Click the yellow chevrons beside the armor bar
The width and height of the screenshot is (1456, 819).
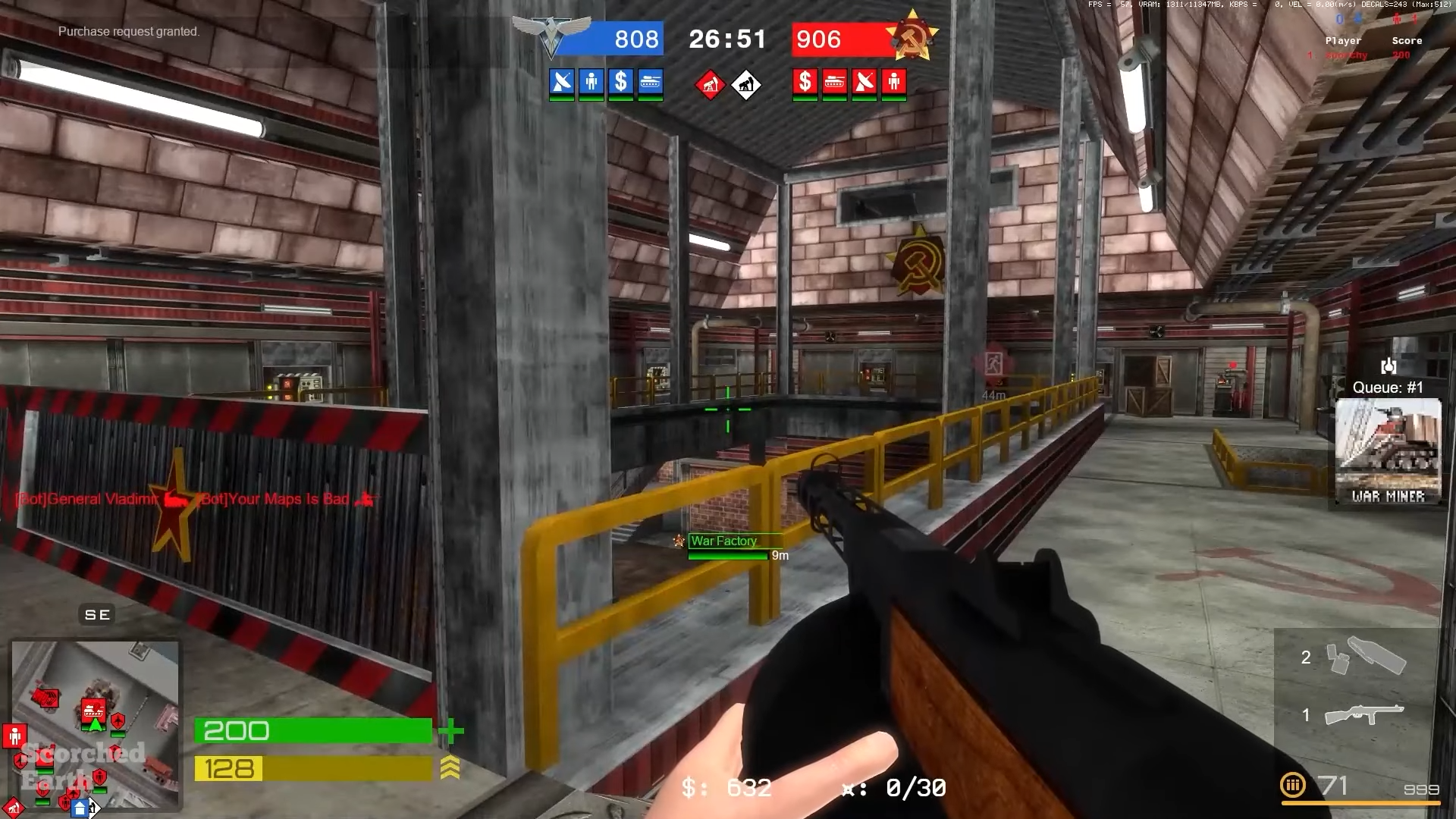(450, 767)
